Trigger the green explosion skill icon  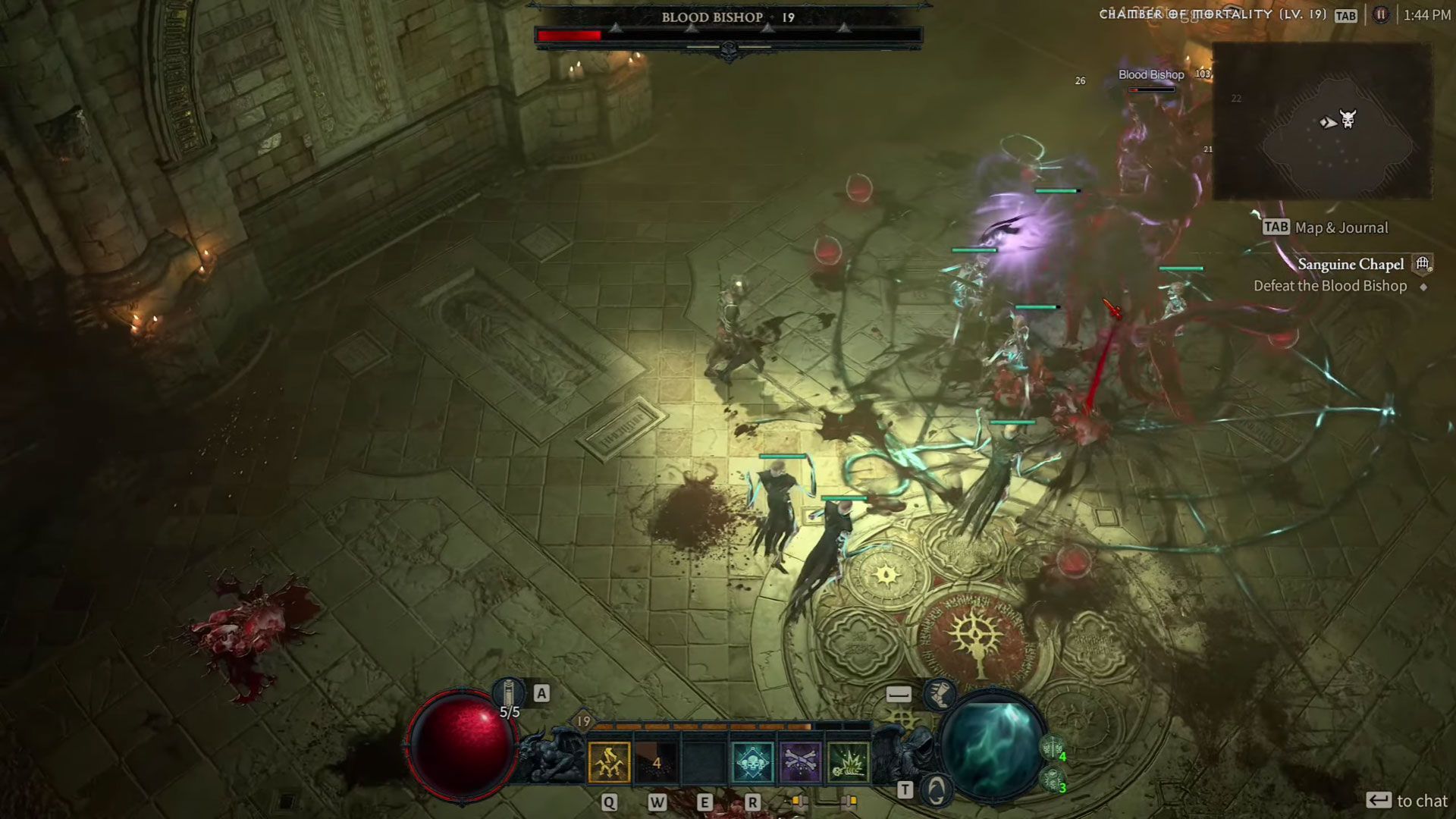coord(848,762)
